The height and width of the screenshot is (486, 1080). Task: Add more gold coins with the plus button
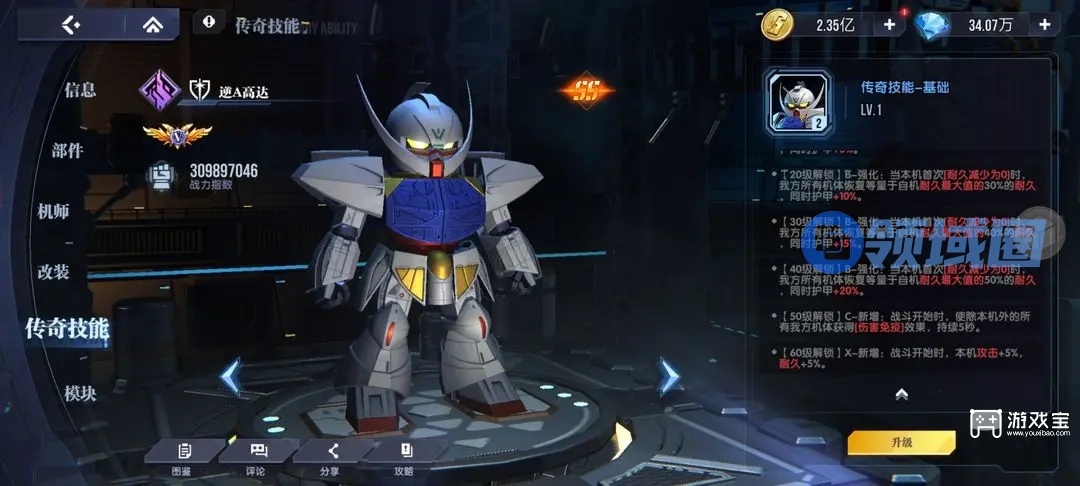click(889, 25)
